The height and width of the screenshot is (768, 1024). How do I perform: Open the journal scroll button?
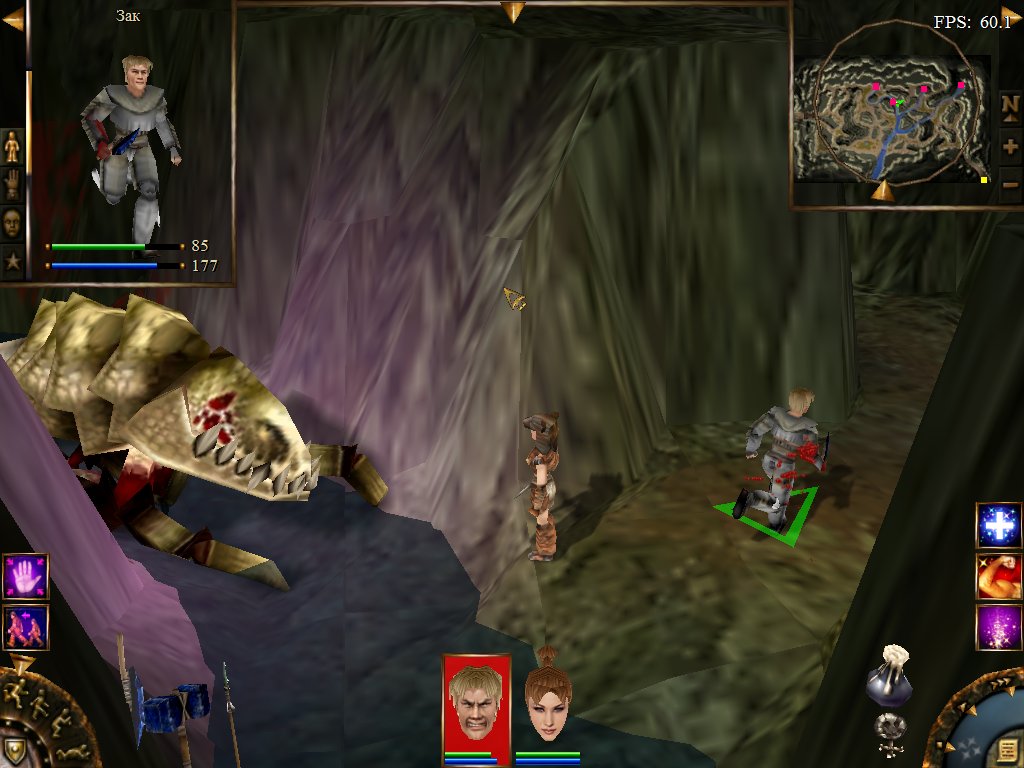click(1002, 749)
